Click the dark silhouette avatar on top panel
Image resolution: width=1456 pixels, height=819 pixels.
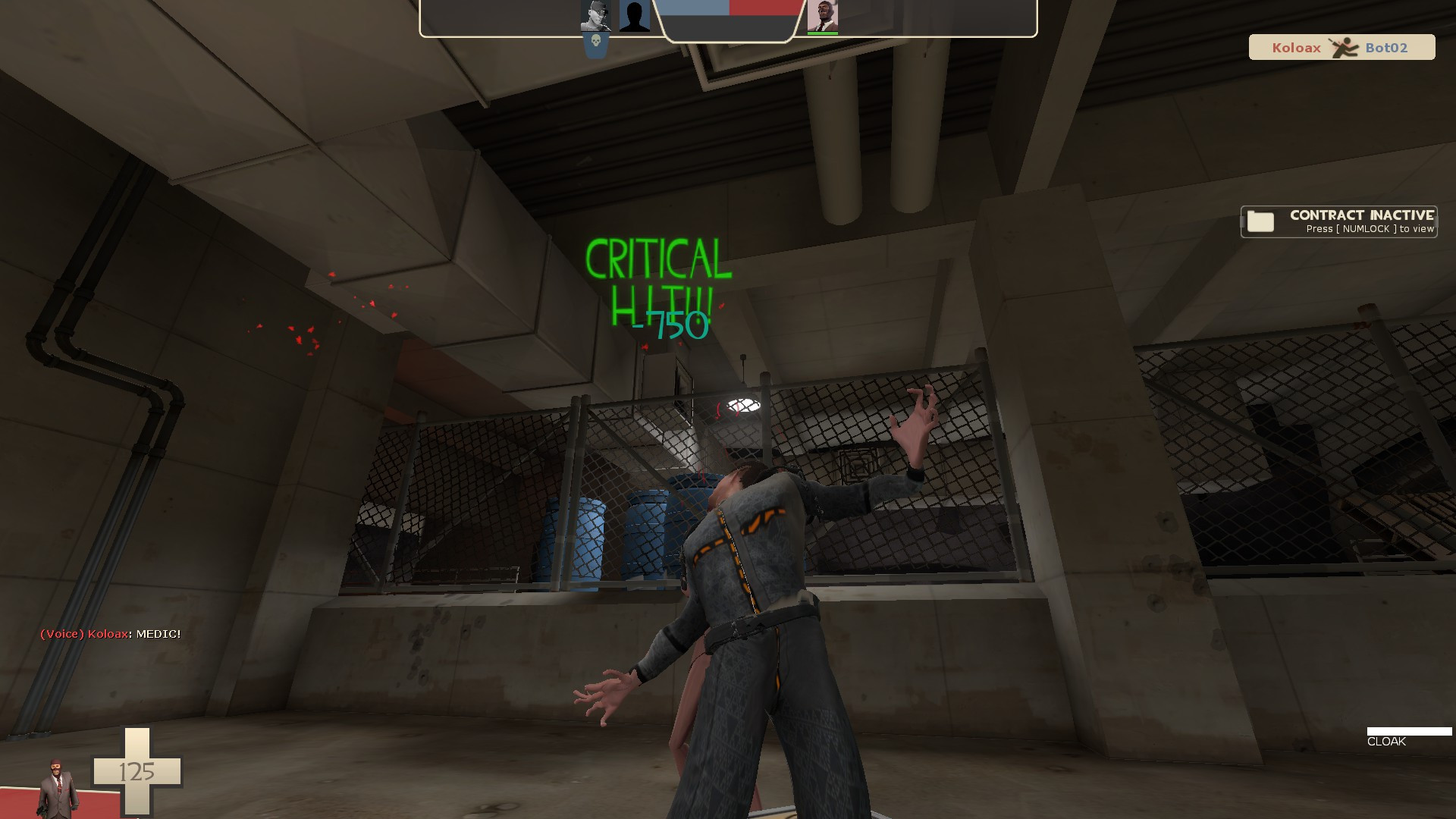(635, 14)
